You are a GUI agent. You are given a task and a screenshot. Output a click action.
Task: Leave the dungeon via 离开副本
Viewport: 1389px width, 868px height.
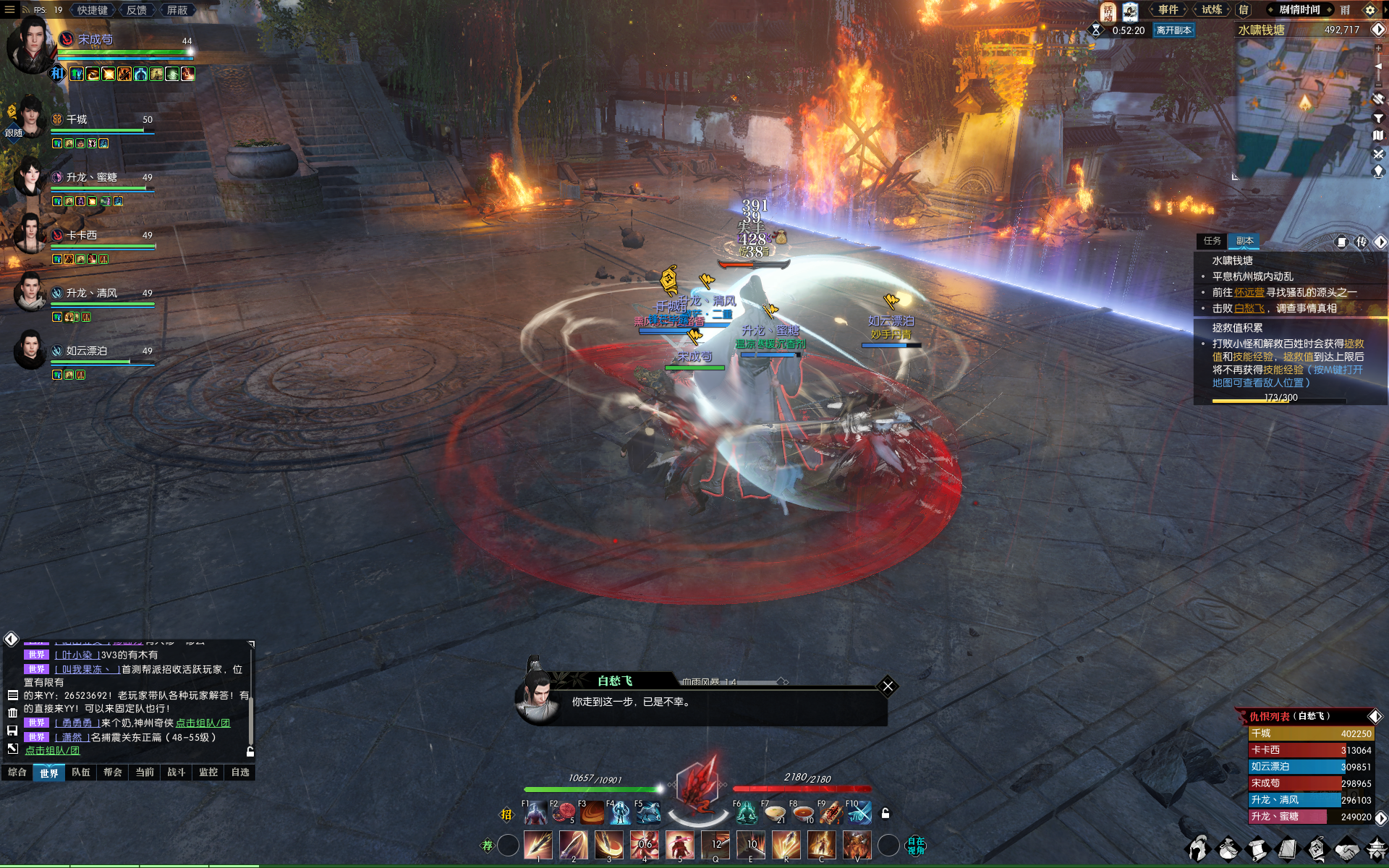click(1173, 30)
